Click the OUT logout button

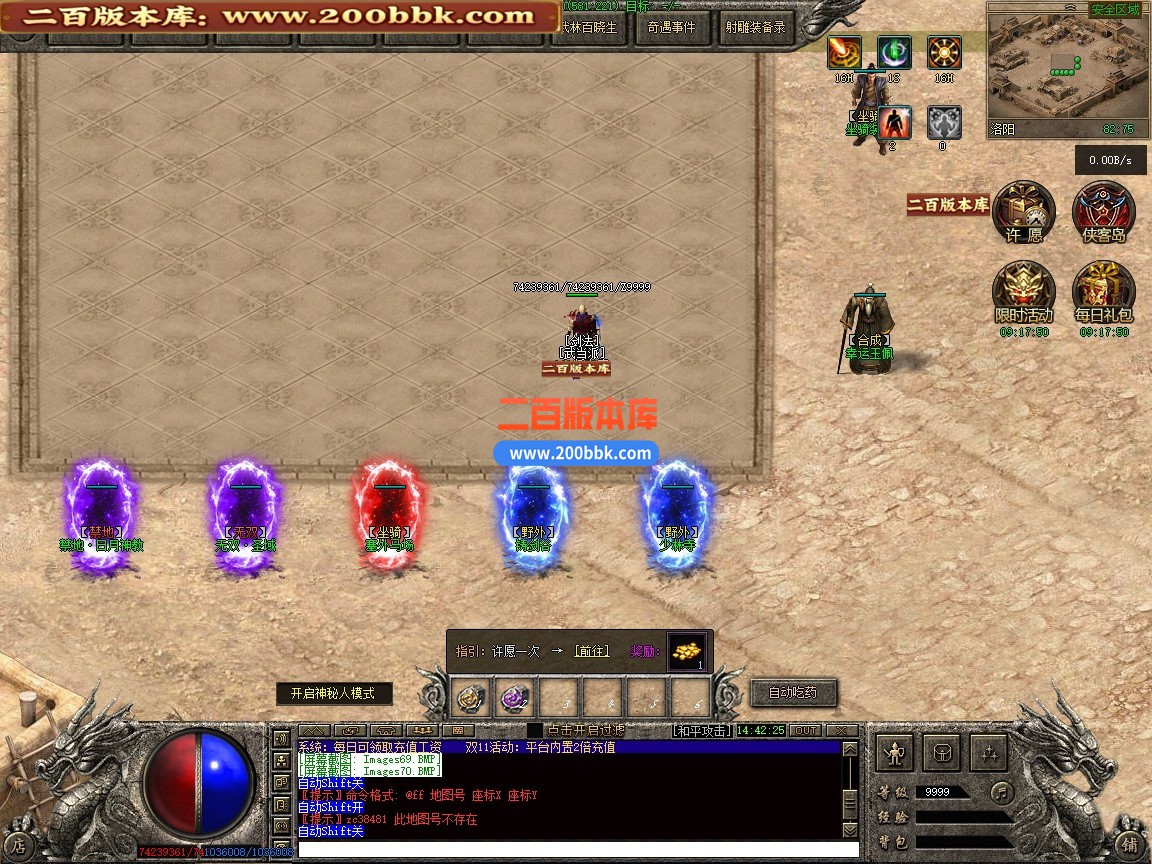pyautogui.click(x=805, y=731)
